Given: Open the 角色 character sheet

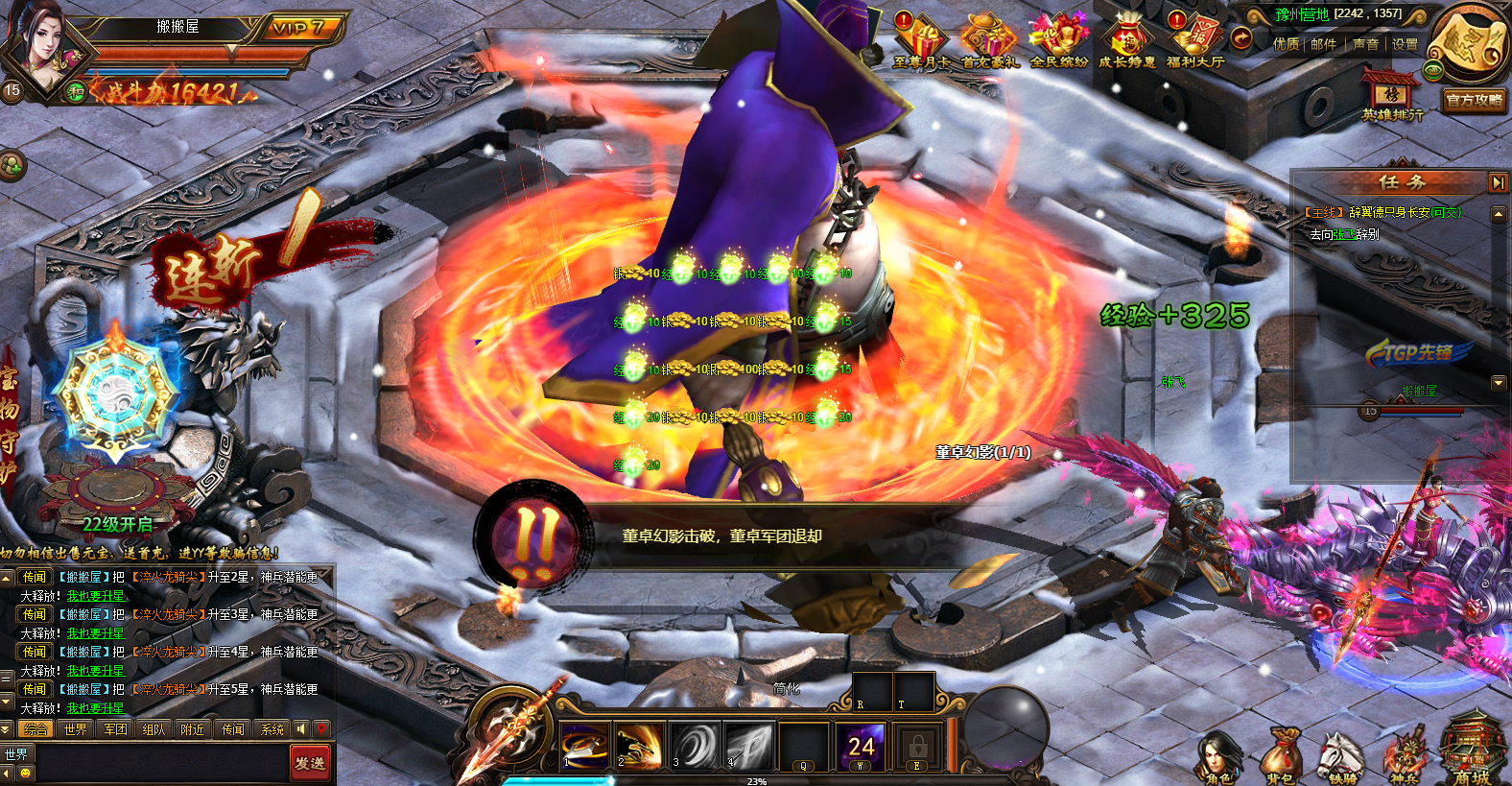Looking at the screenshot, I should pos(1218,758).
